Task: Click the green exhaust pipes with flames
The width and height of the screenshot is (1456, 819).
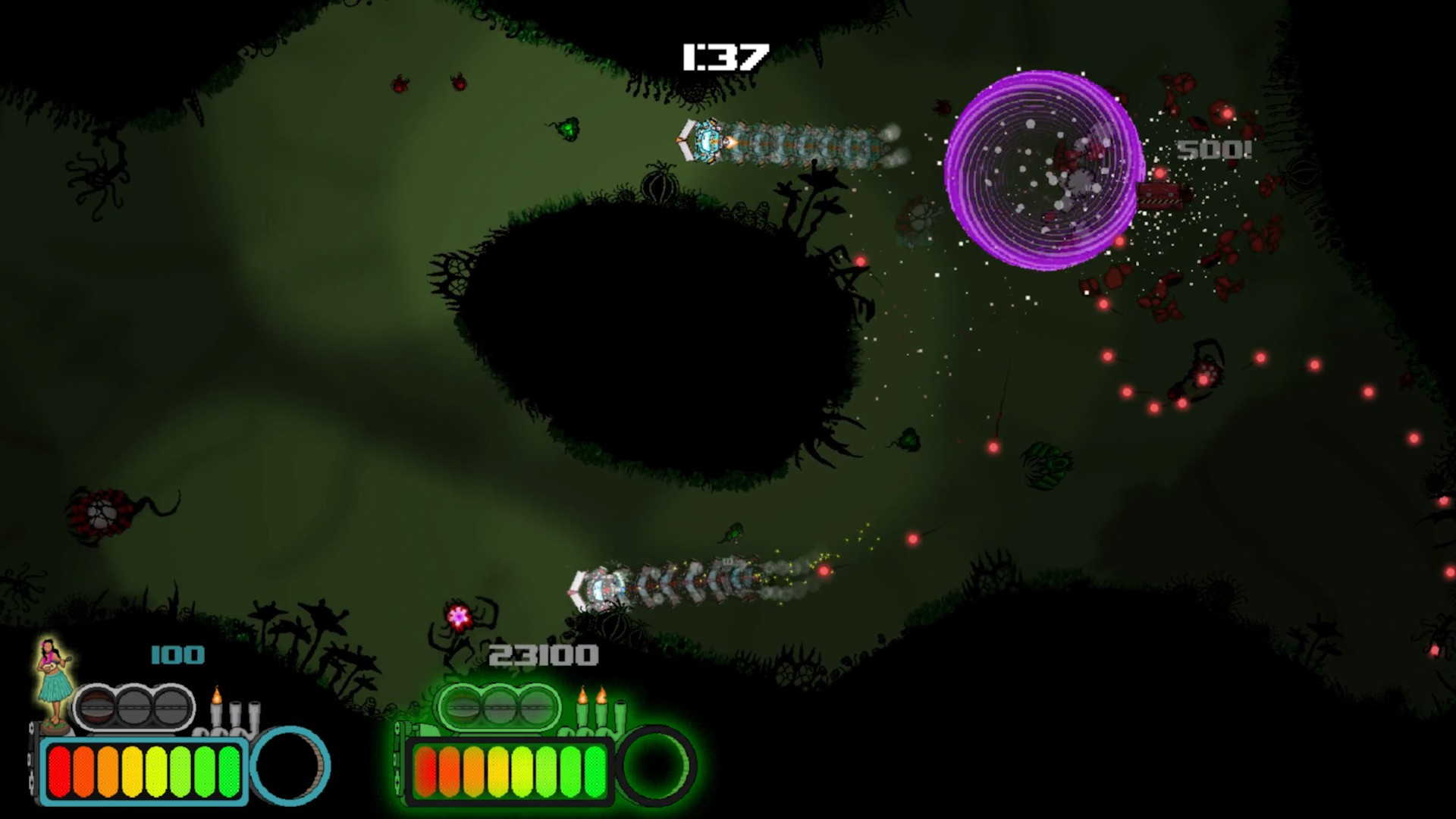Action: click(601, 711)
